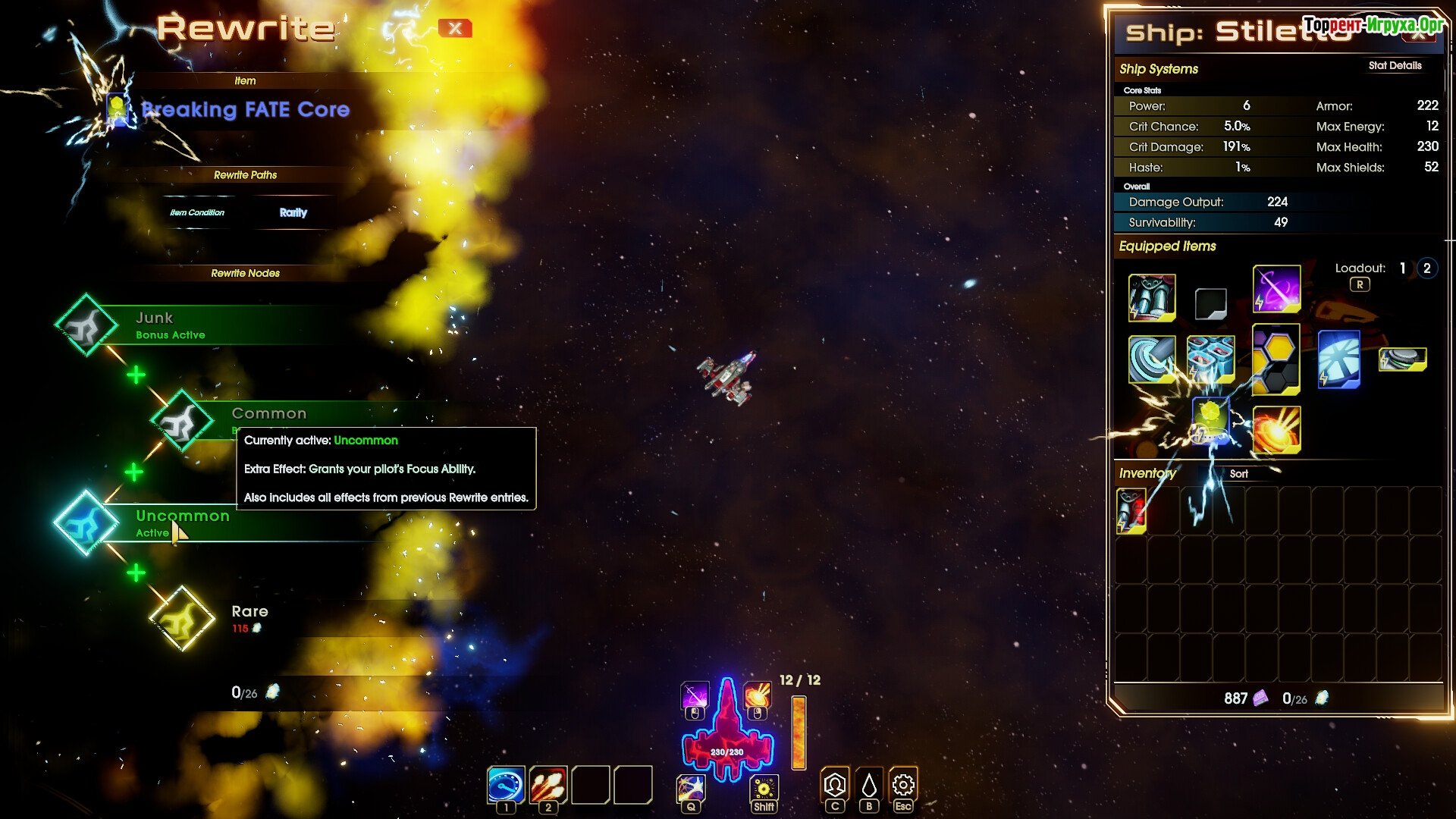
Task: Close the Rewrite panel
Action: tap(455, 29)
